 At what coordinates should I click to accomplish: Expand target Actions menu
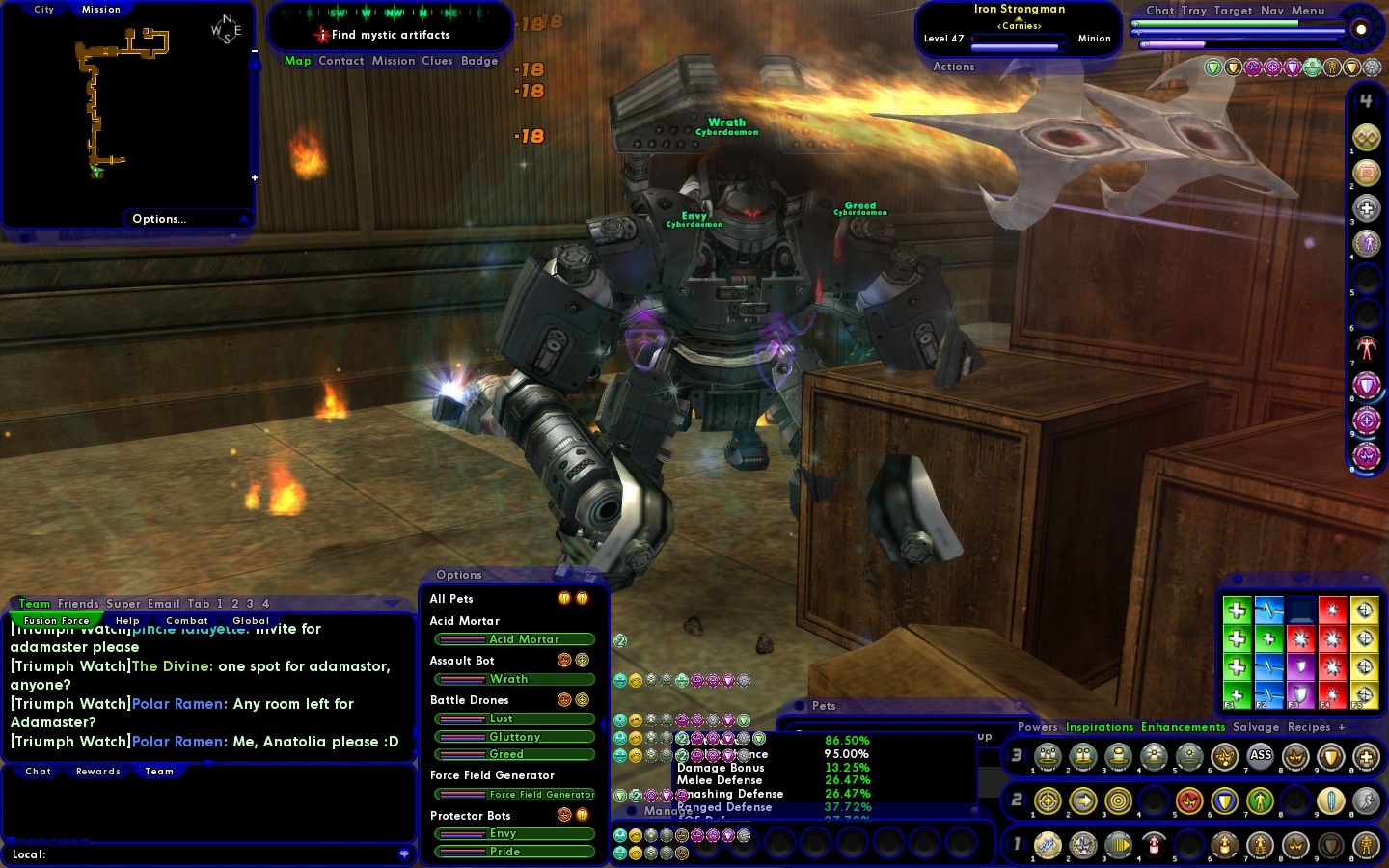[x=953, y=67]
